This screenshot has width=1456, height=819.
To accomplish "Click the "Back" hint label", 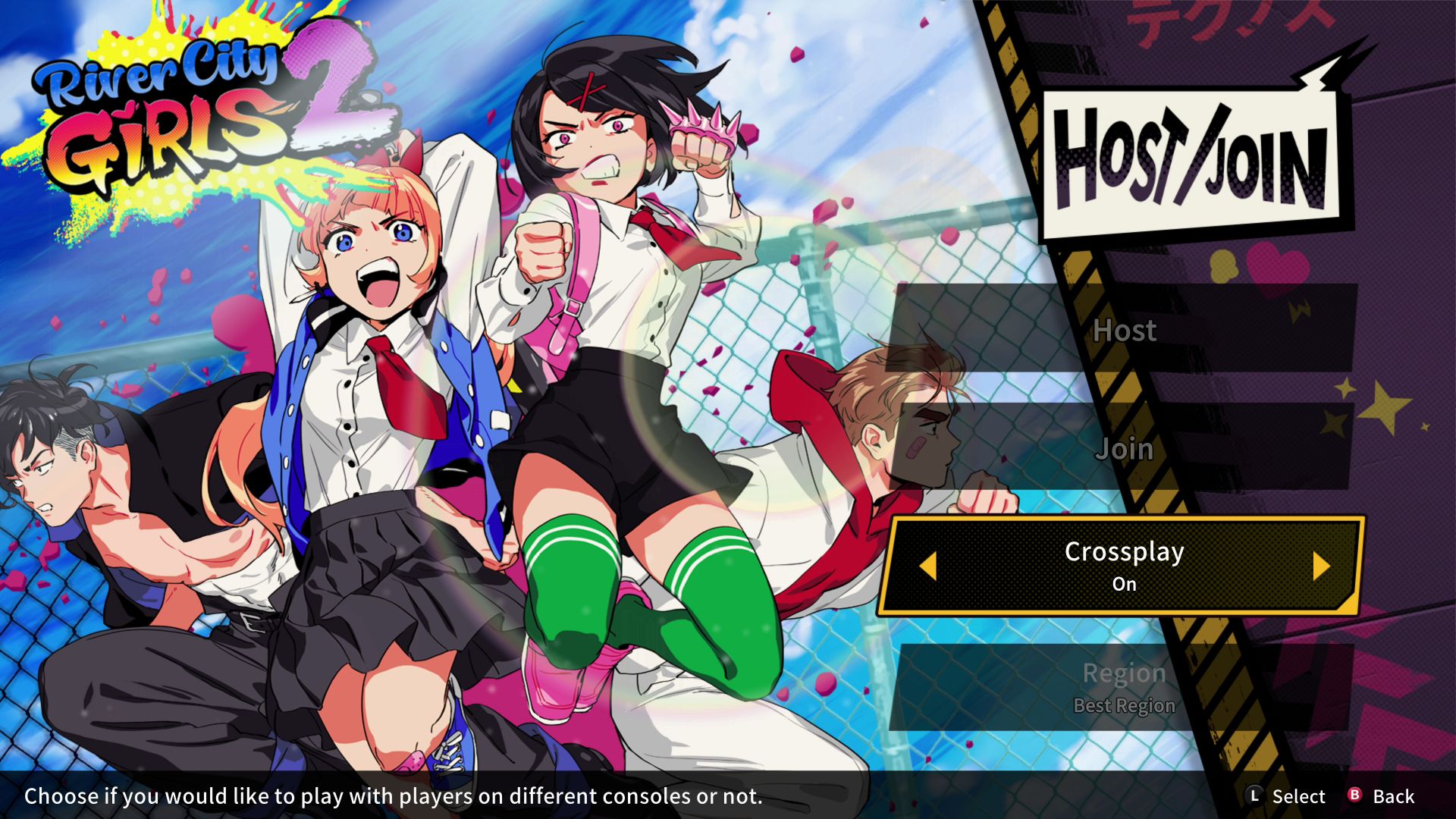I will (1395, 796).
